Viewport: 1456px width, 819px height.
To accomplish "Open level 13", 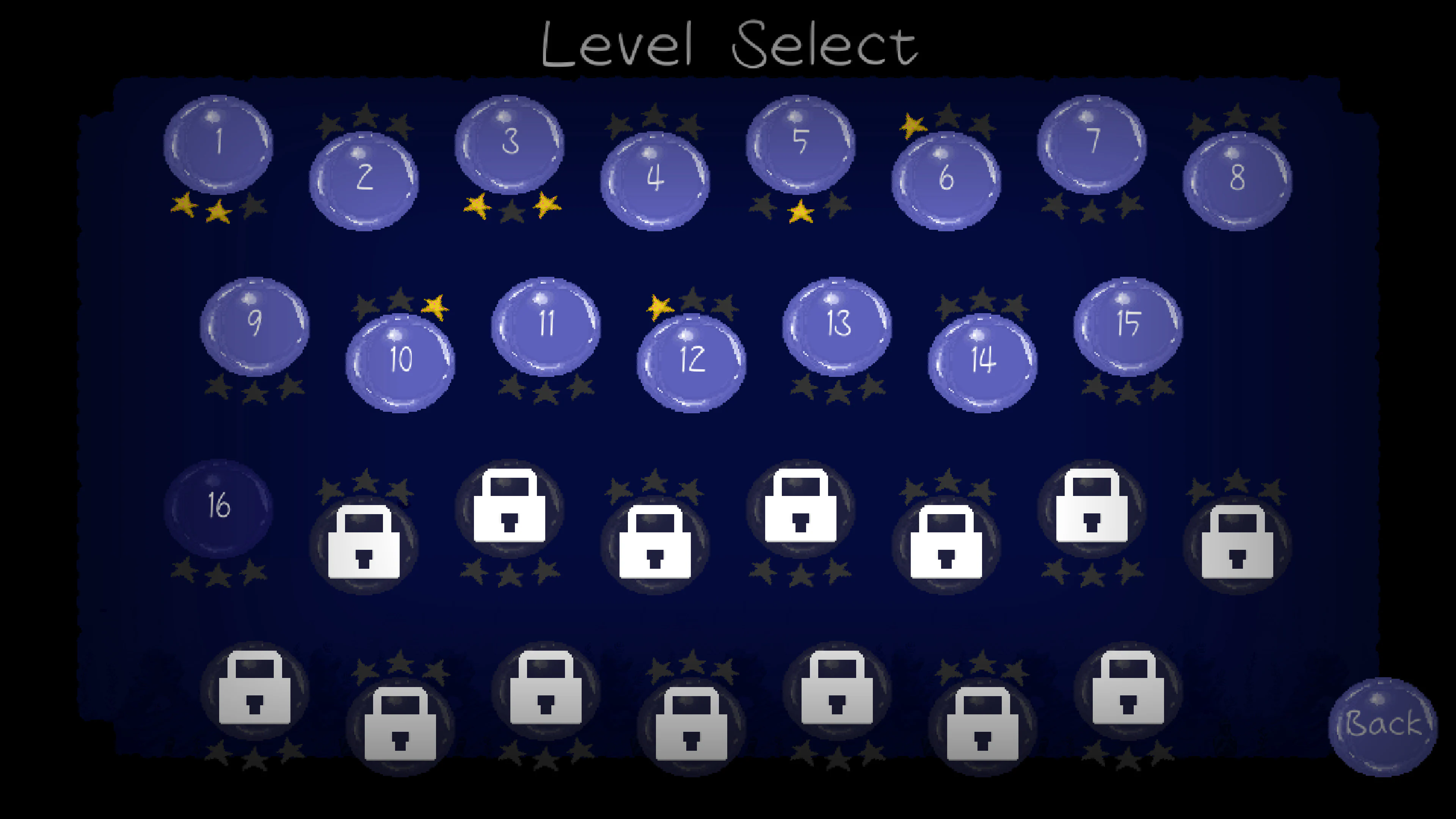I will [x=838, y=325].
